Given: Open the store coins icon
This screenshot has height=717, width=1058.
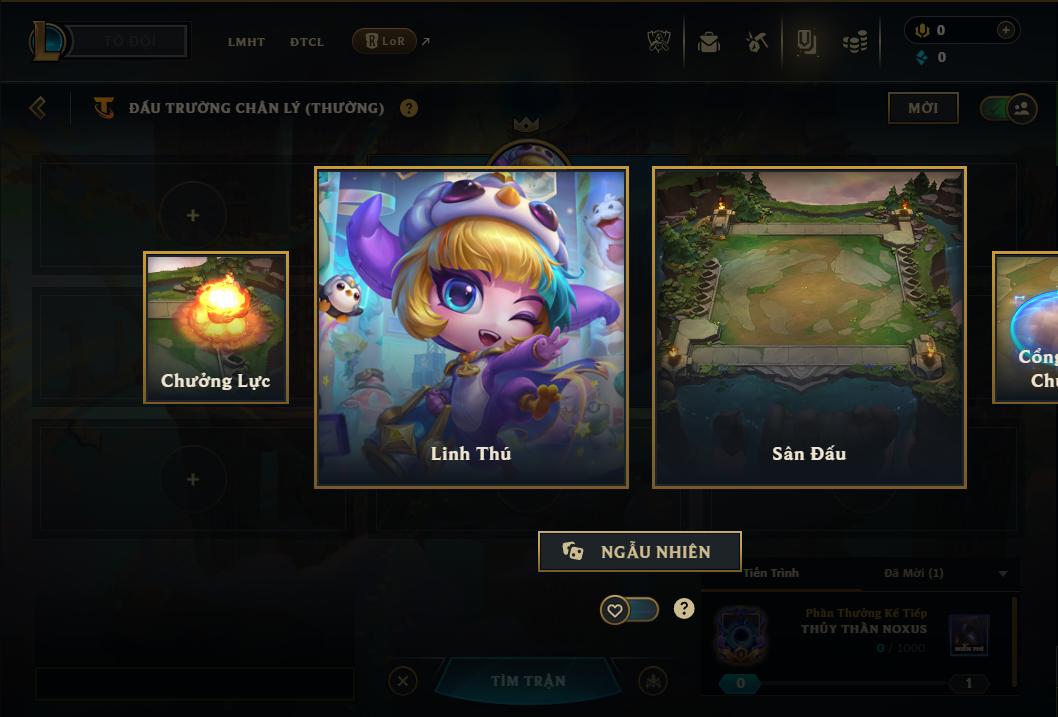Looking at the screenshot, I should click(x=854, y=42).
